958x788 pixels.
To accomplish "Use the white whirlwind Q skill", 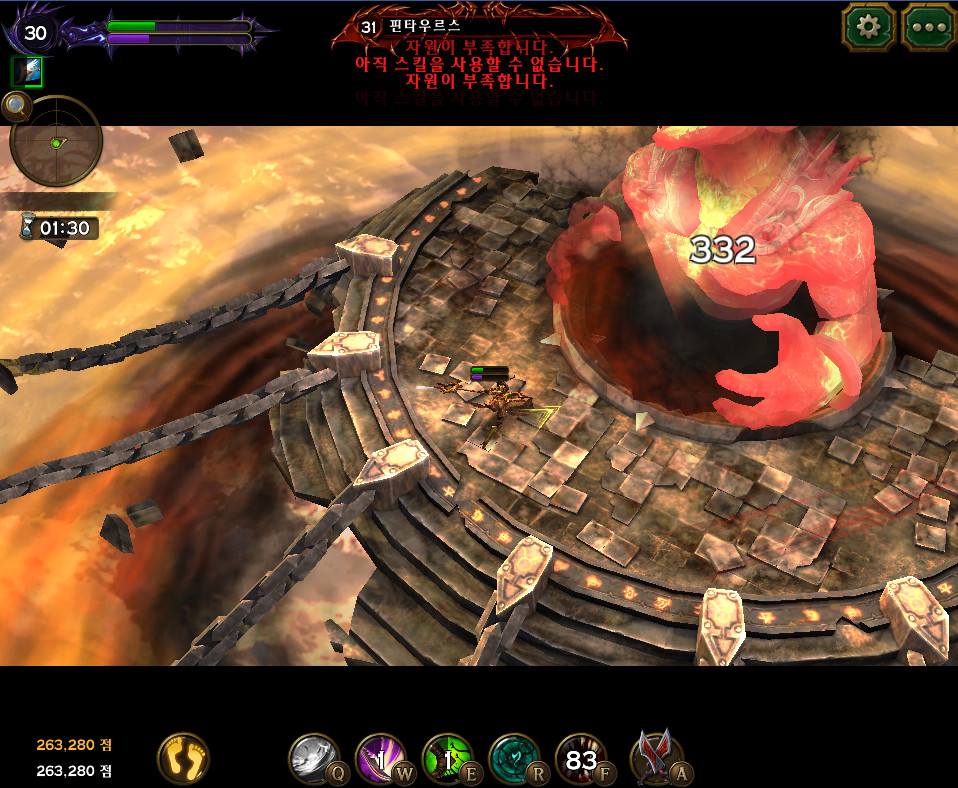I will click(x=314, y=758).
